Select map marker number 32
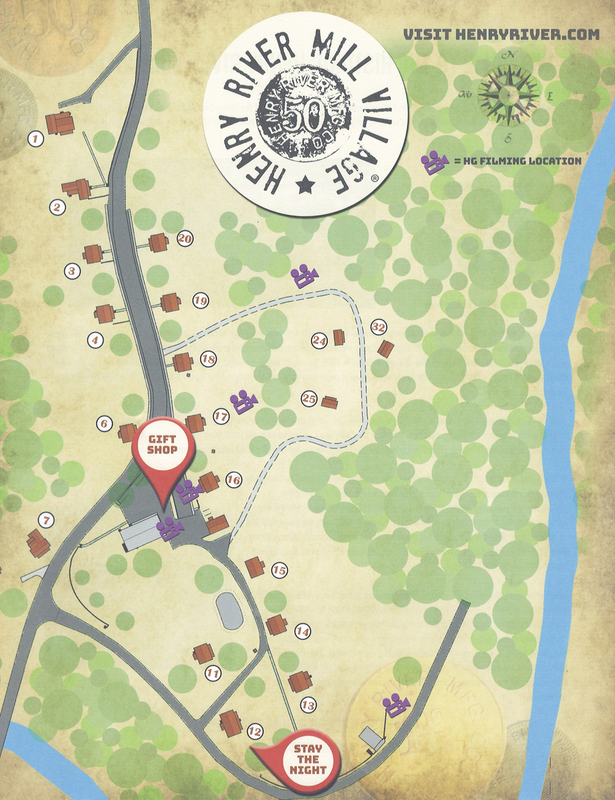 click(x=378, y=327)
